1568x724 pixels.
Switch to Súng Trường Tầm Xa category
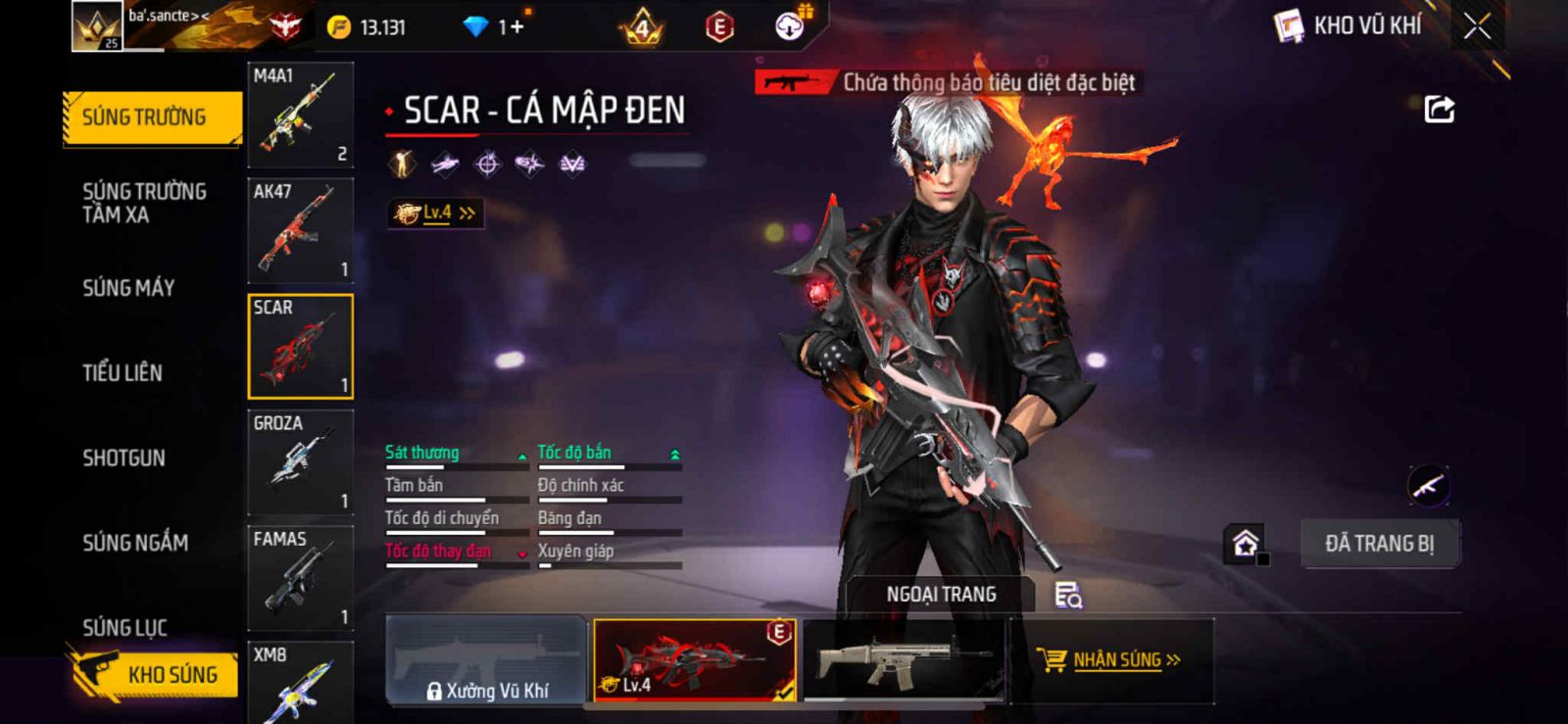(x=144, y=203)
